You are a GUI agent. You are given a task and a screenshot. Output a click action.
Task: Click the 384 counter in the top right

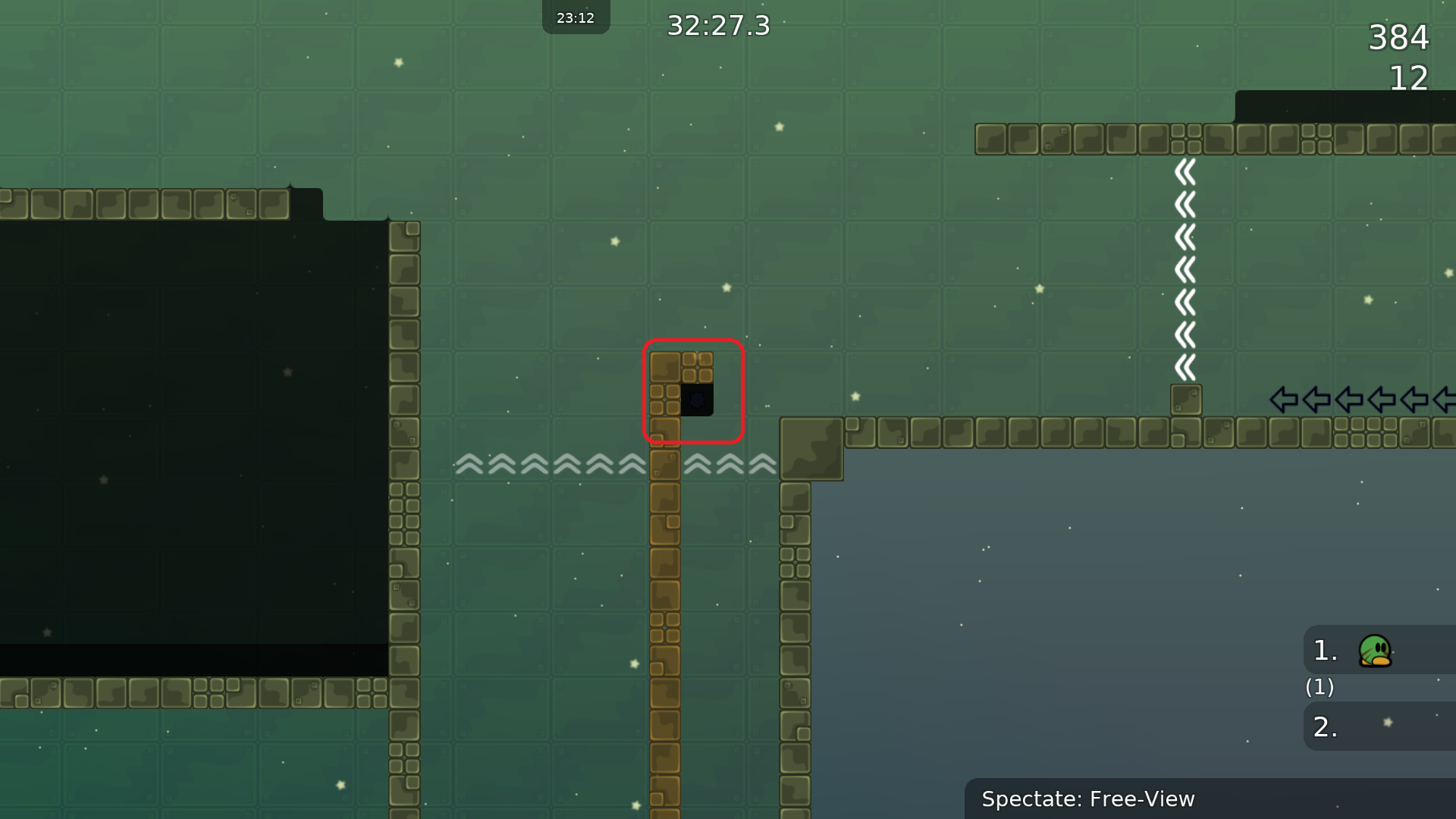click(1398, 39)
